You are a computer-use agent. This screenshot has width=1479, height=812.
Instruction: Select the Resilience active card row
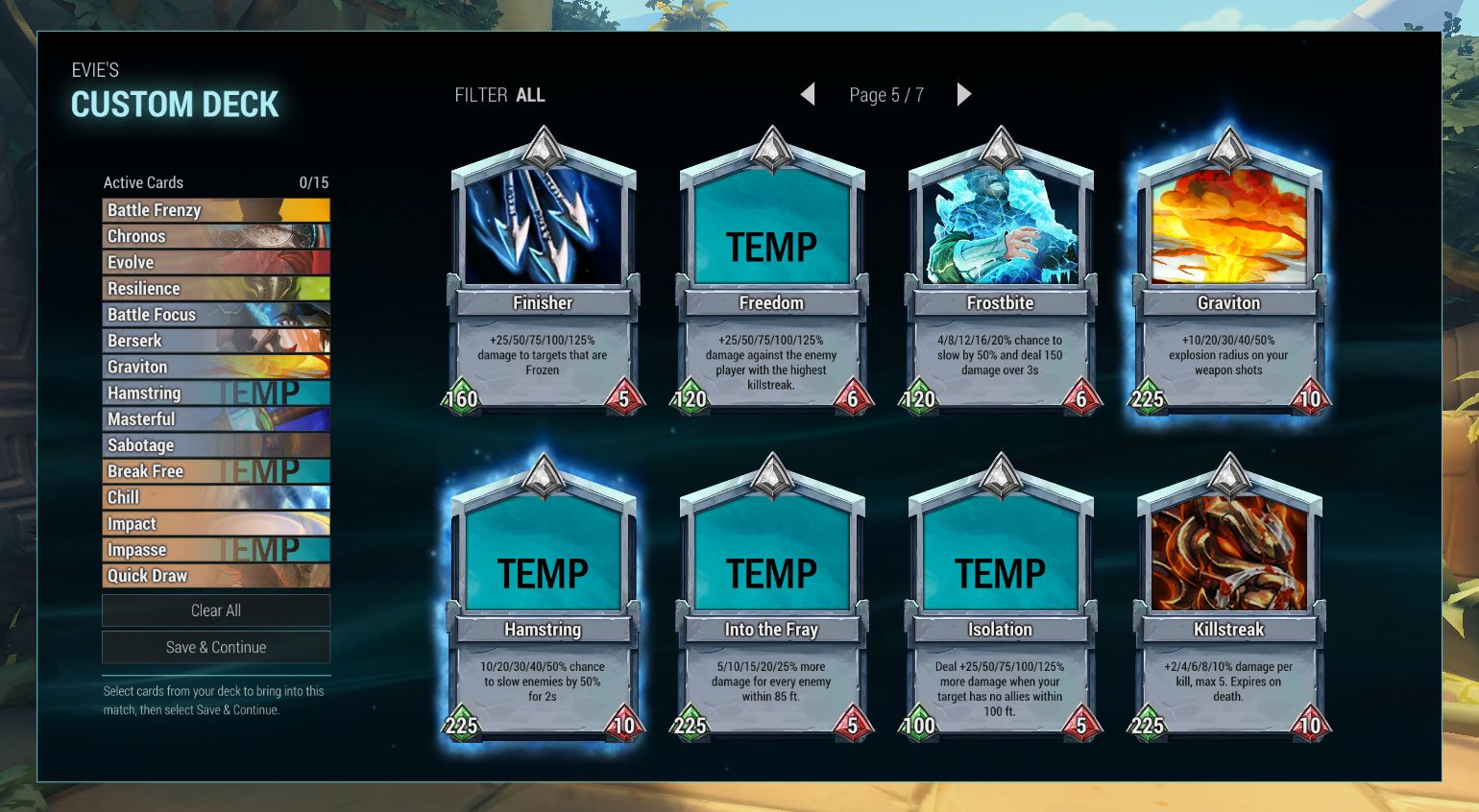click(x=216, y=288)
